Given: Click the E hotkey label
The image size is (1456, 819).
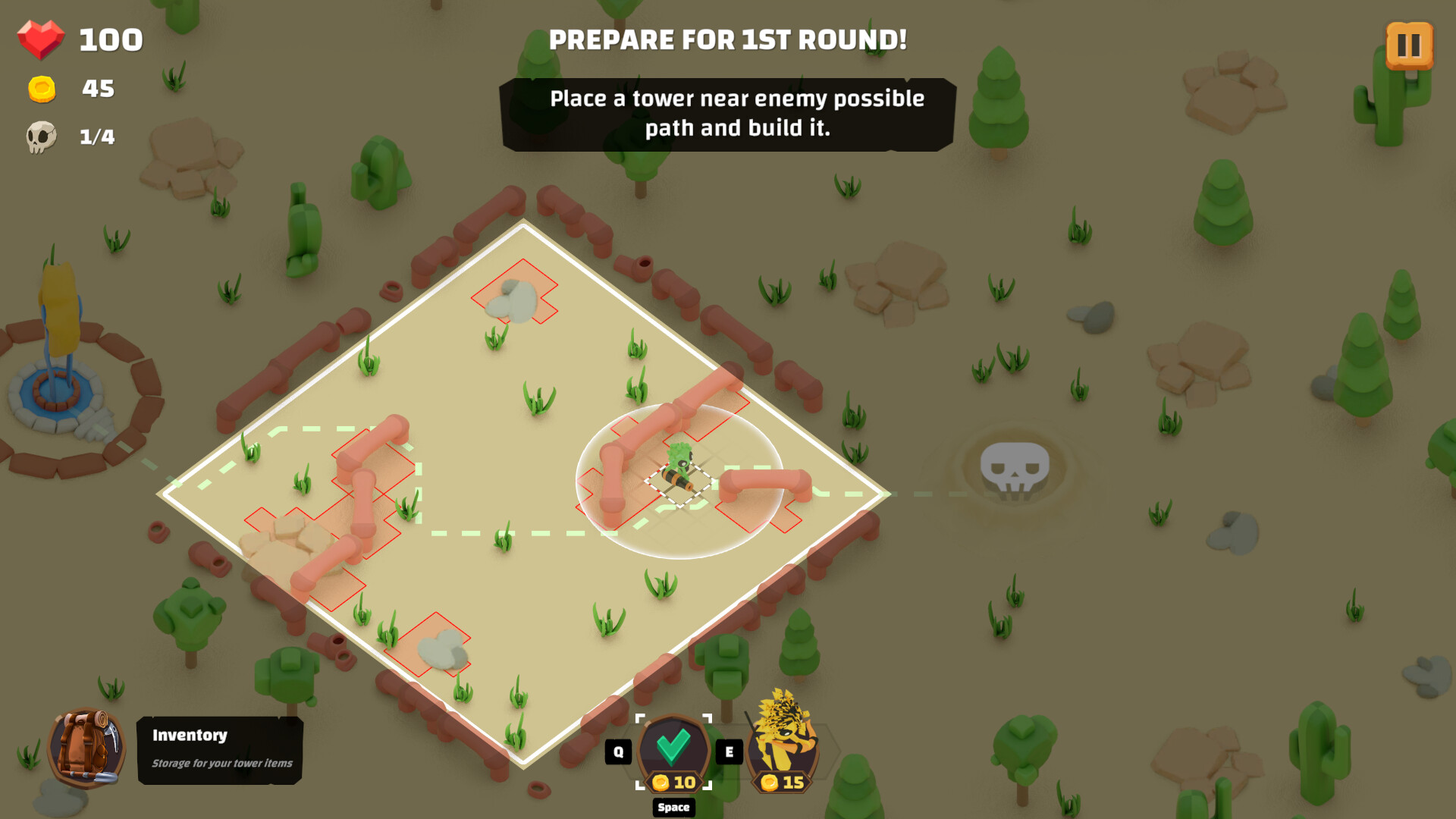Looking at the screenshot, I should click(729, 751).
